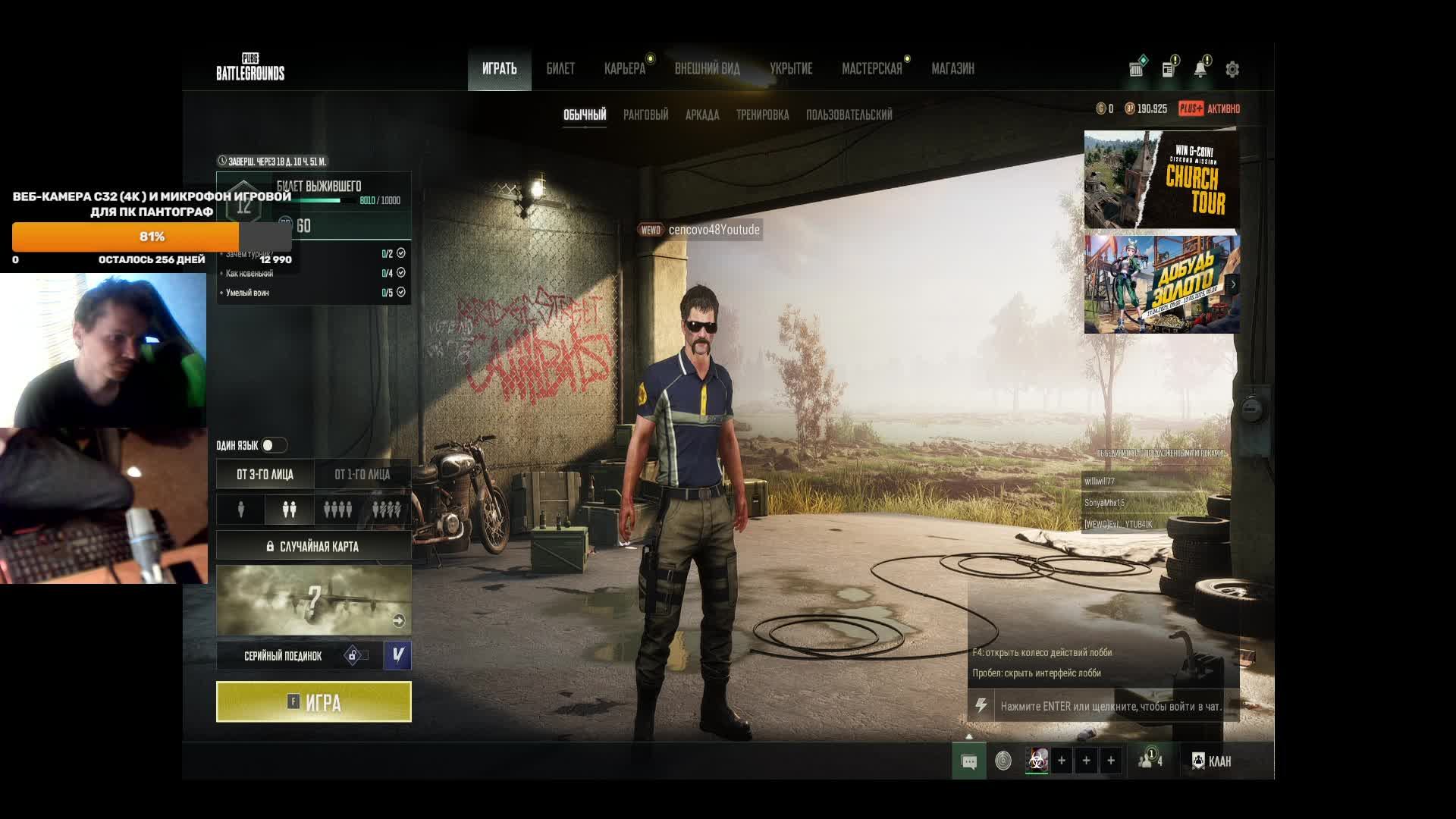Select the РАНГОВЫЙ ranked mode

coord(645,115)
